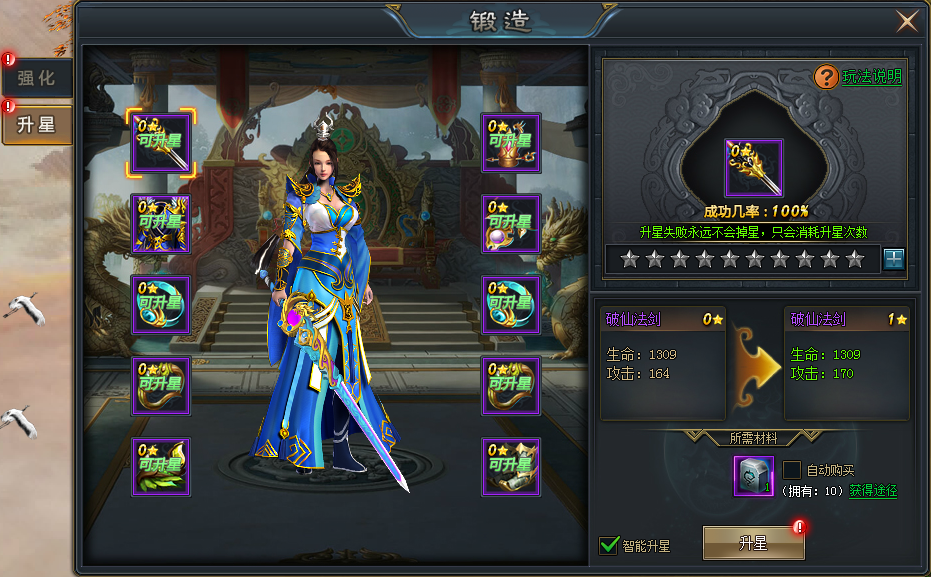
Task: Choose the boots equipment slot
Action: 511,467
